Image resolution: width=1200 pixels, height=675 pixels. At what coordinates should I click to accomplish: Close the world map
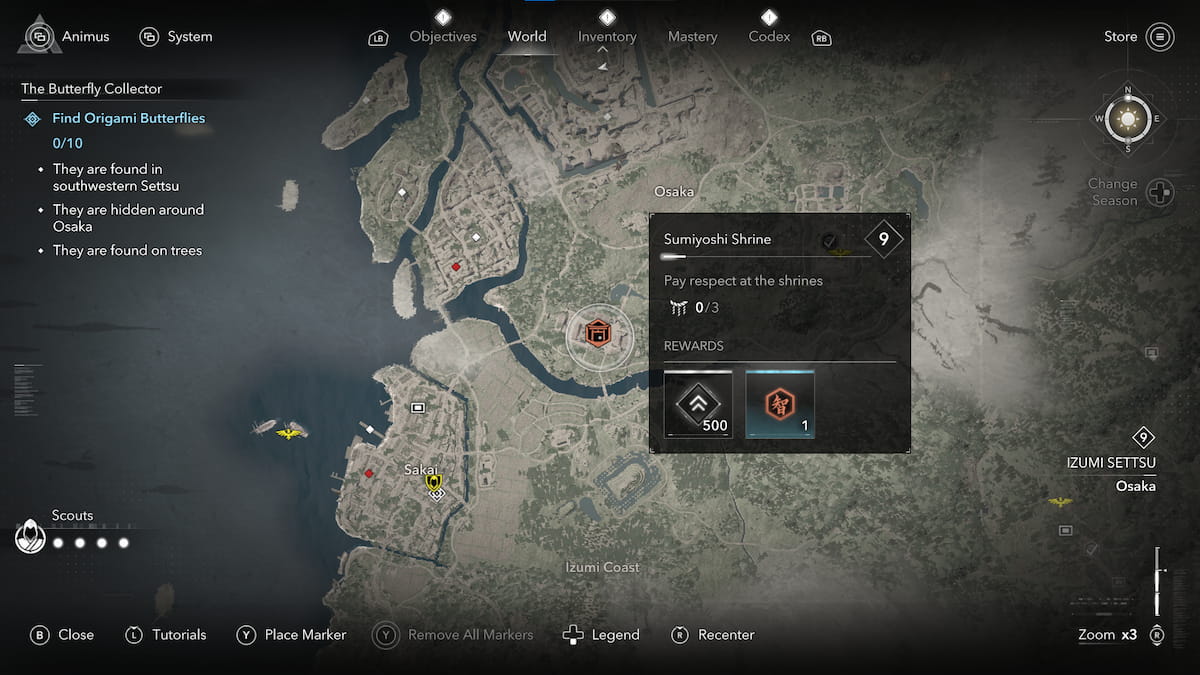62,635
